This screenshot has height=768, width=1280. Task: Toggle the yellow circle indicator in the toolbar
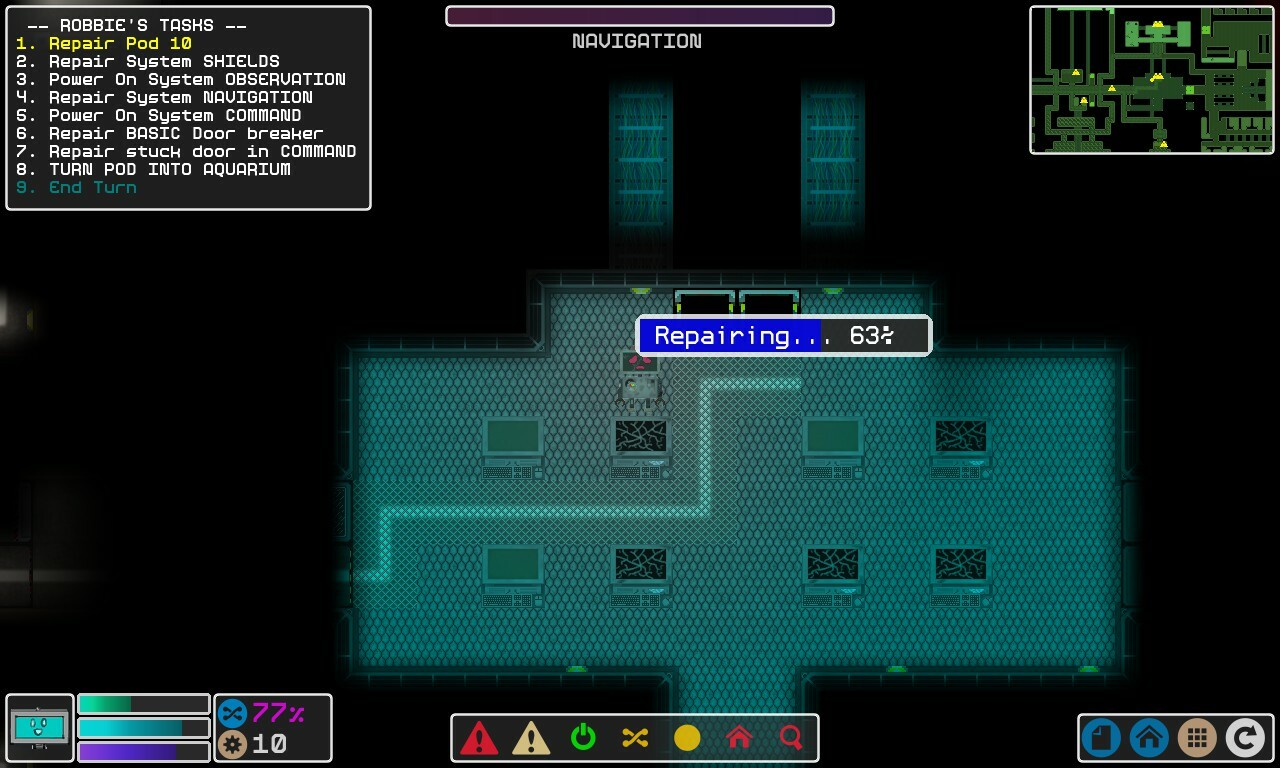[687, 739]
